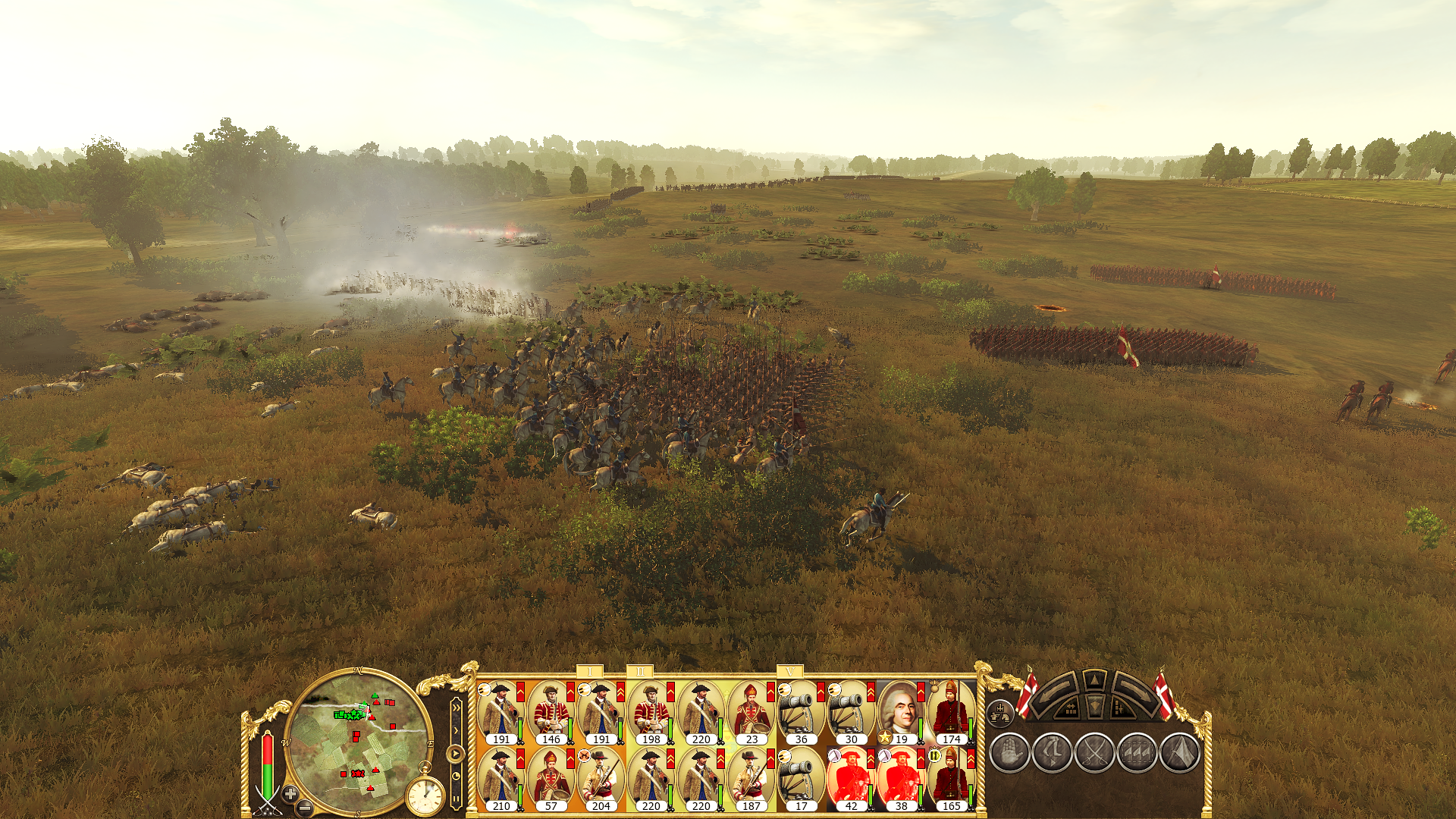Select the infantry unit card with 146 men

pos(551,713)
